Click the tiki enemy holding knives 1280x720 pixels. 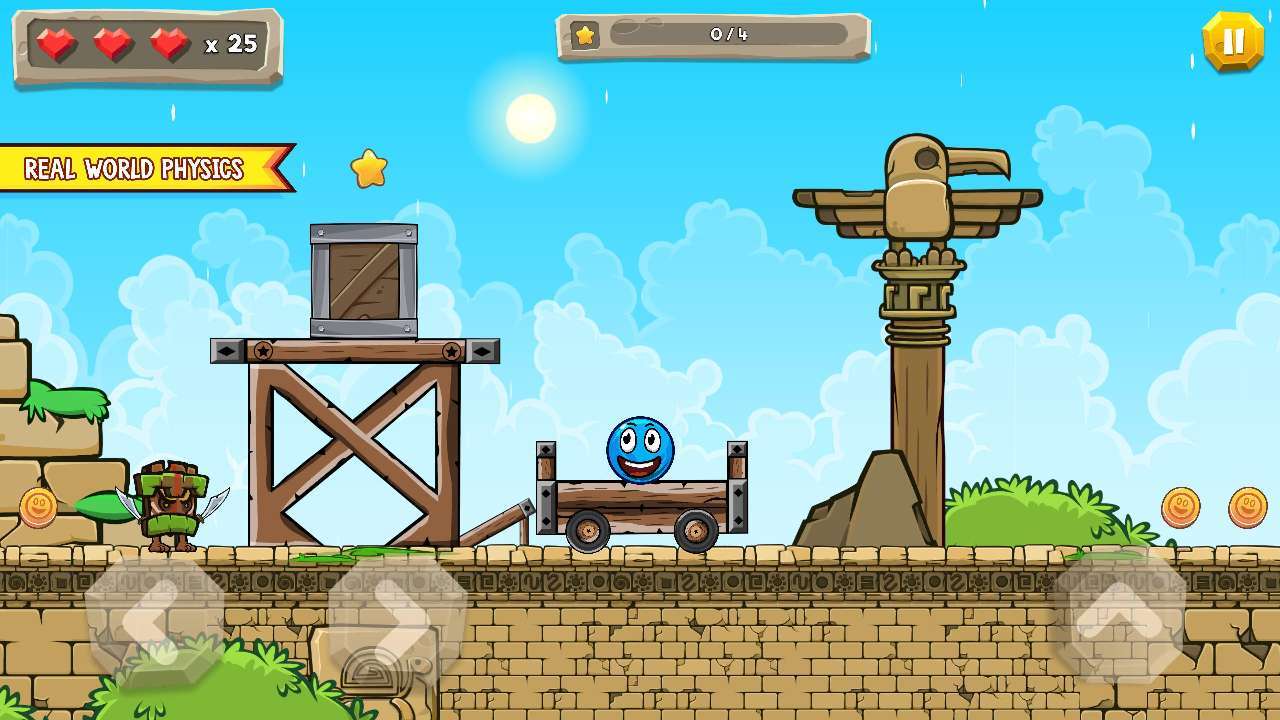tap(172, 505)
